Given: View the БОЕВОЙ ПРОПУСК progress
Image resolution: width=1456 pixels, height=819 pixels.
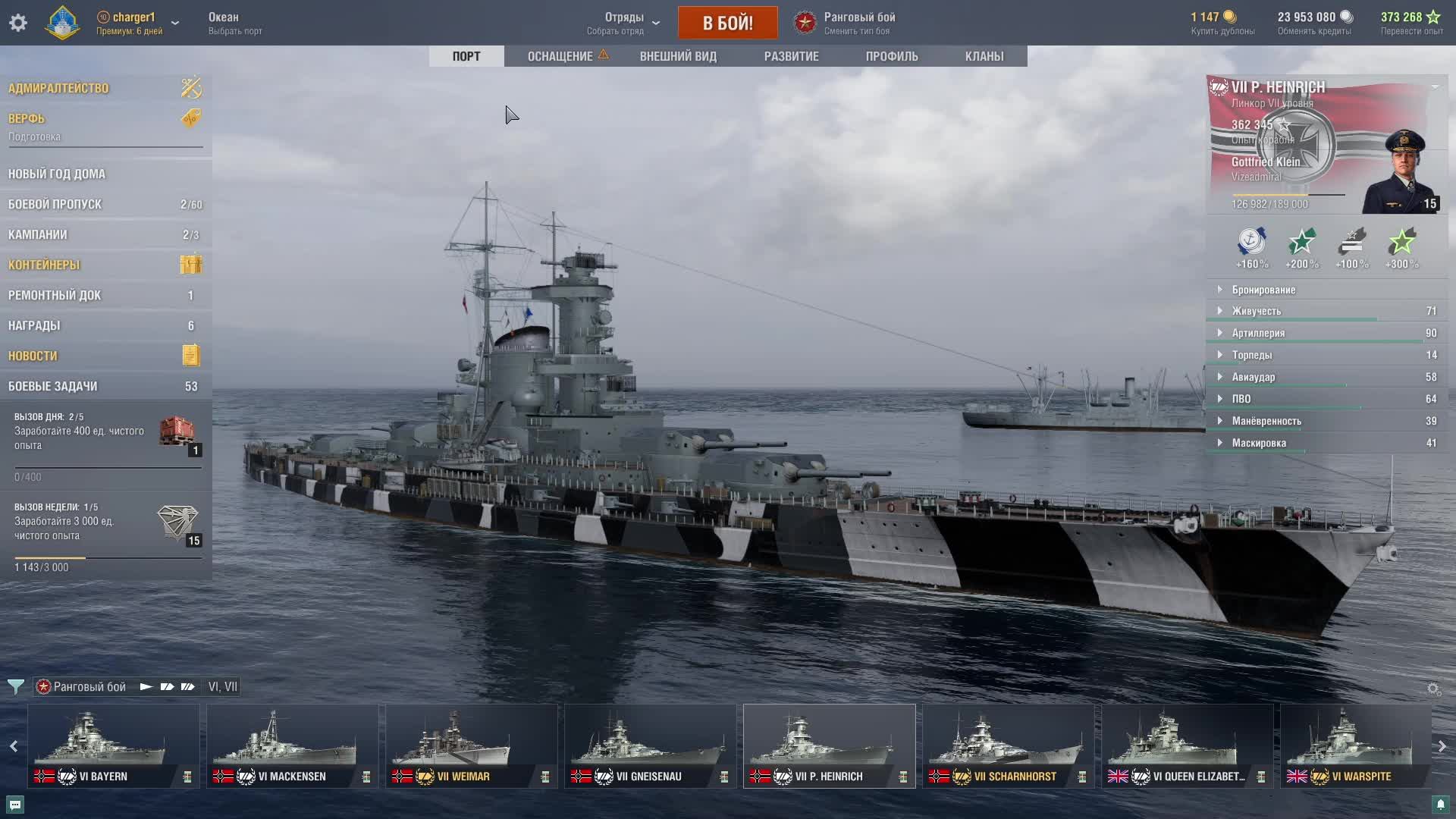Looking at the screenshot, I should coord(55,204).
